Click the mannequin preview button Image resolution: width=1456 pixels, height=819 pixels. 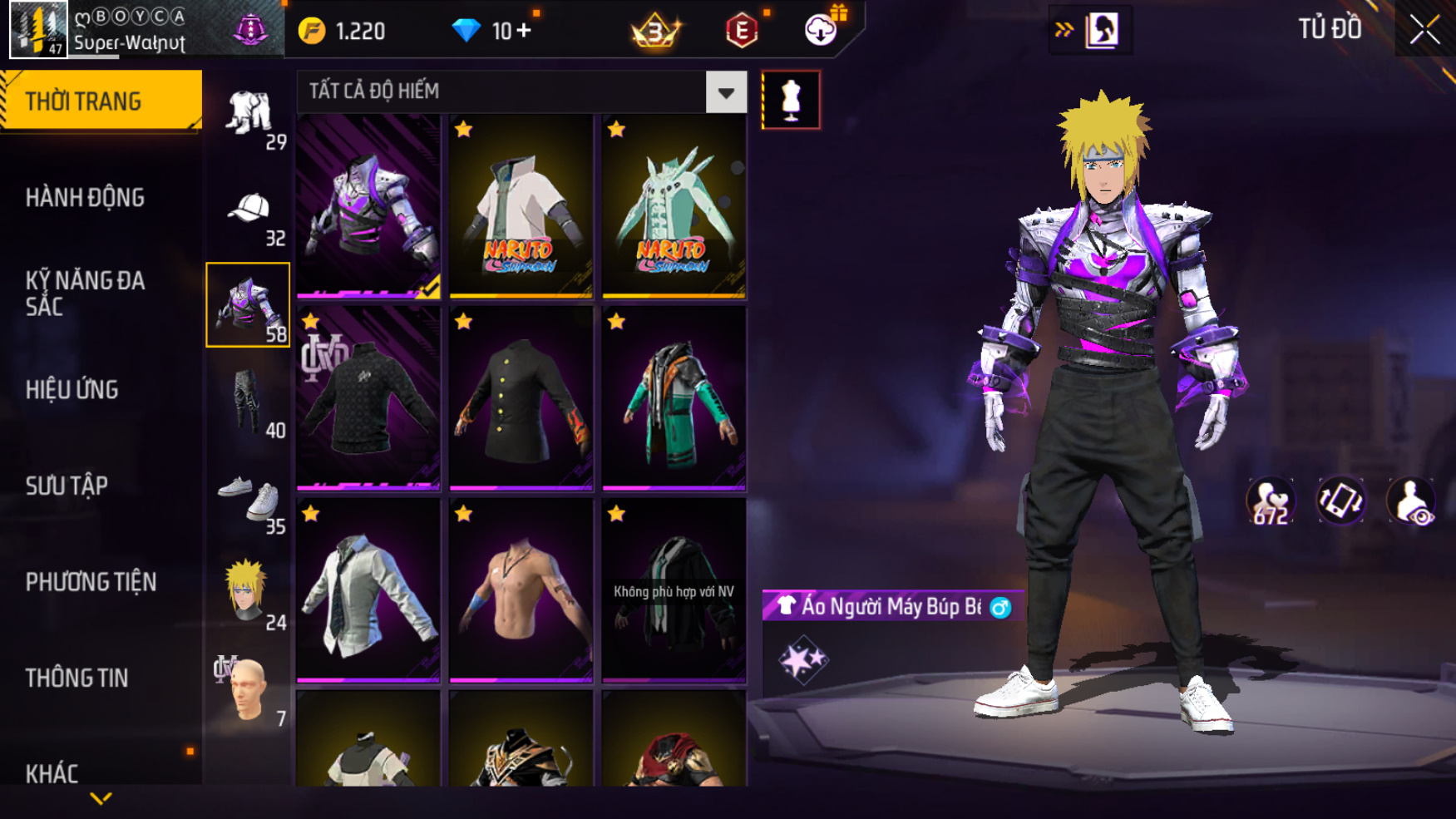click(790, 100)
